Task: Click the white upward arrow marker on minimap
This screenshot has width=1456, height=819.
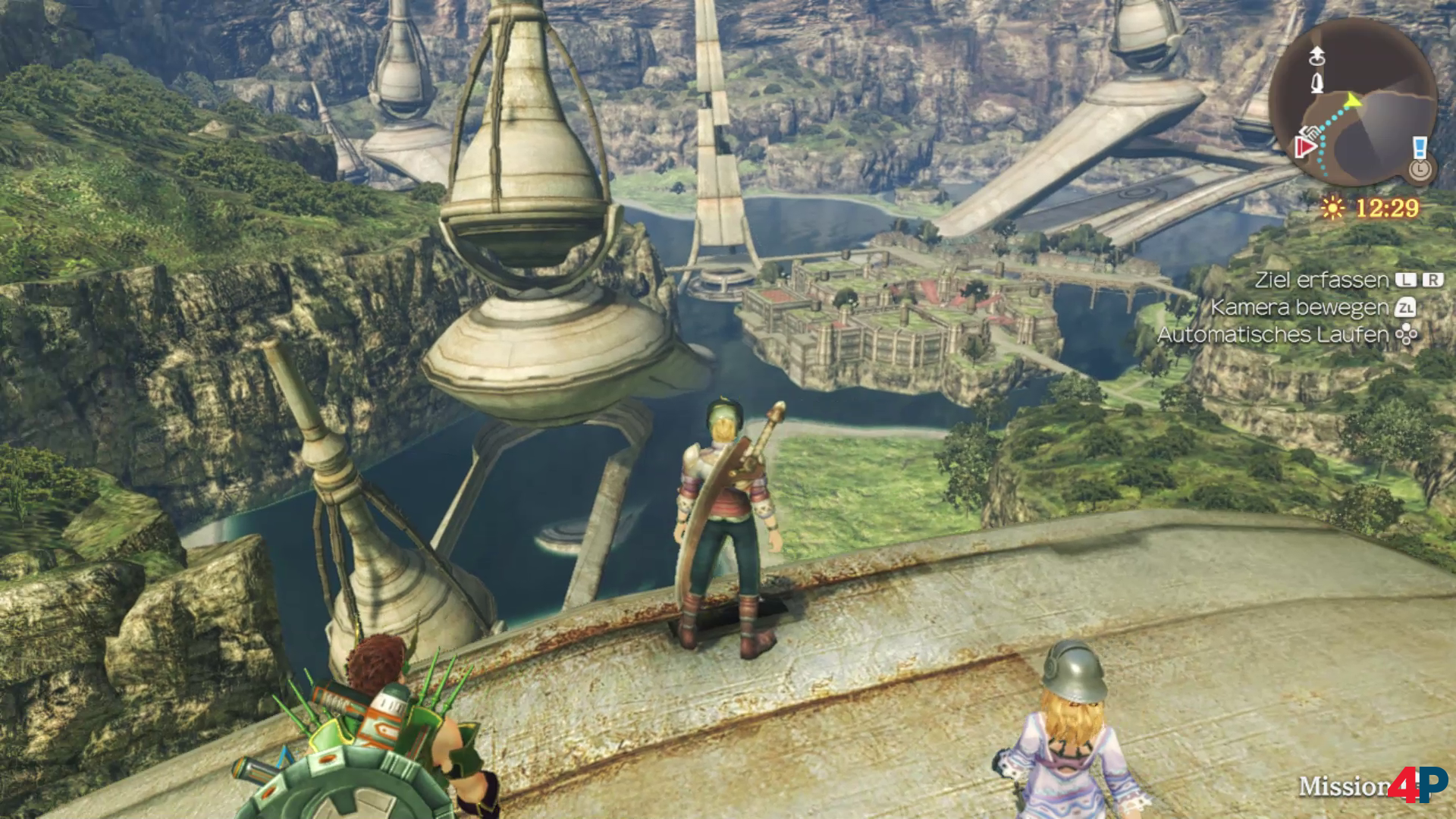Action: (x=1316, y=55)
